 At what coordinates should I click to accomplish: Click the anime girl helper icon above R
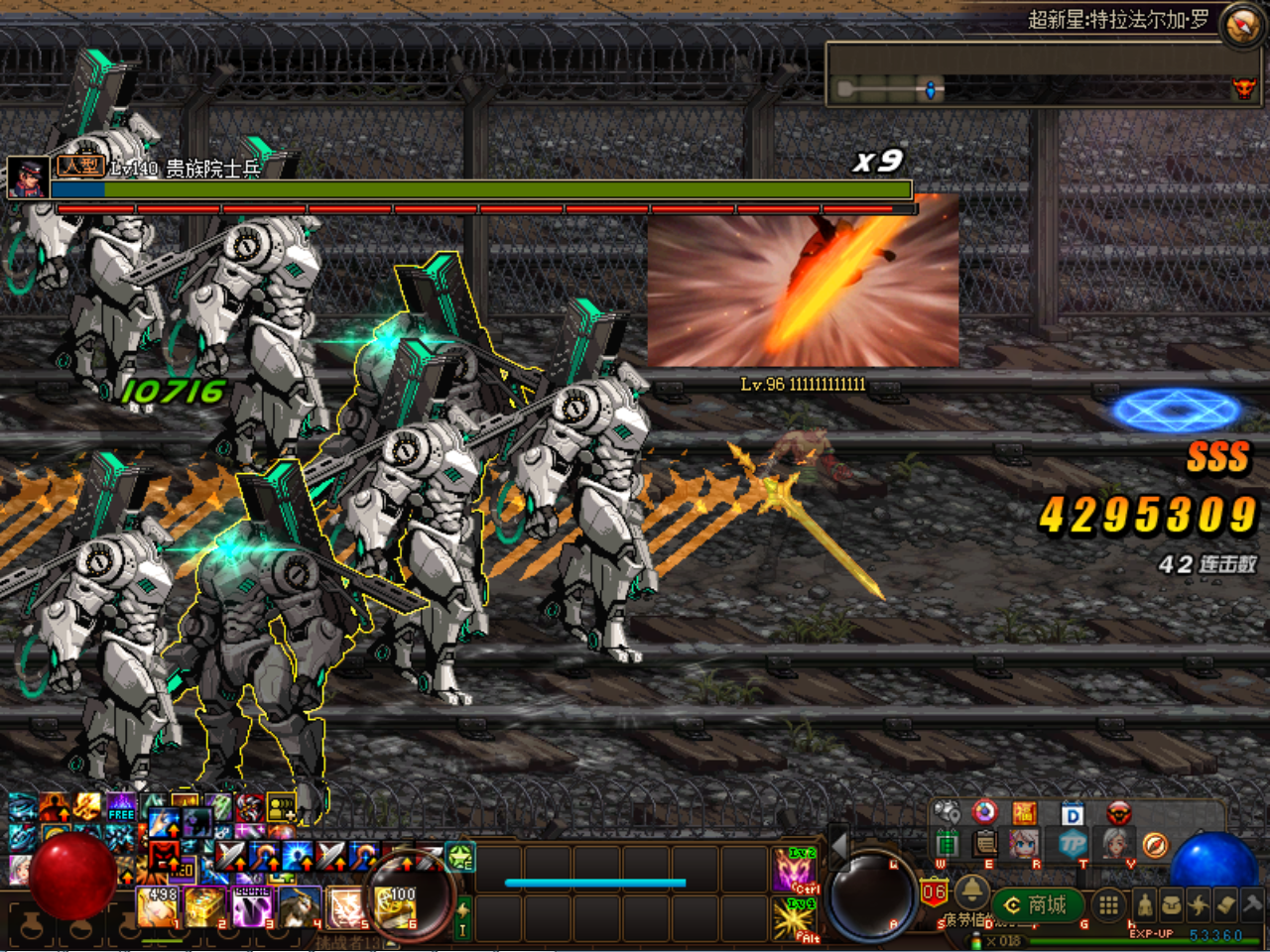click(x=1023, y=845)
